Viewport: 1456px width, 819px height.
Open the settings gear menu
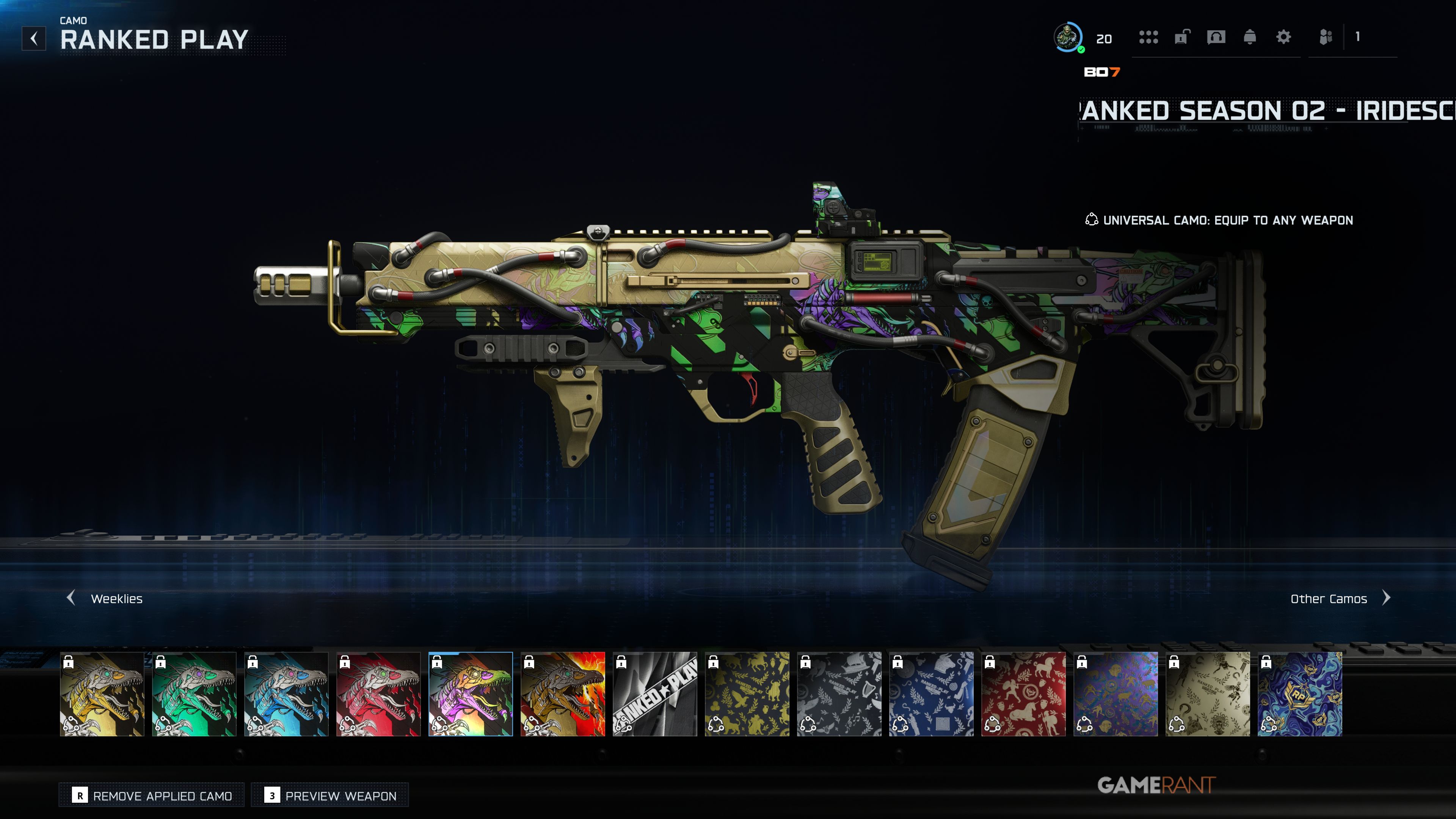coord(1283,37)
